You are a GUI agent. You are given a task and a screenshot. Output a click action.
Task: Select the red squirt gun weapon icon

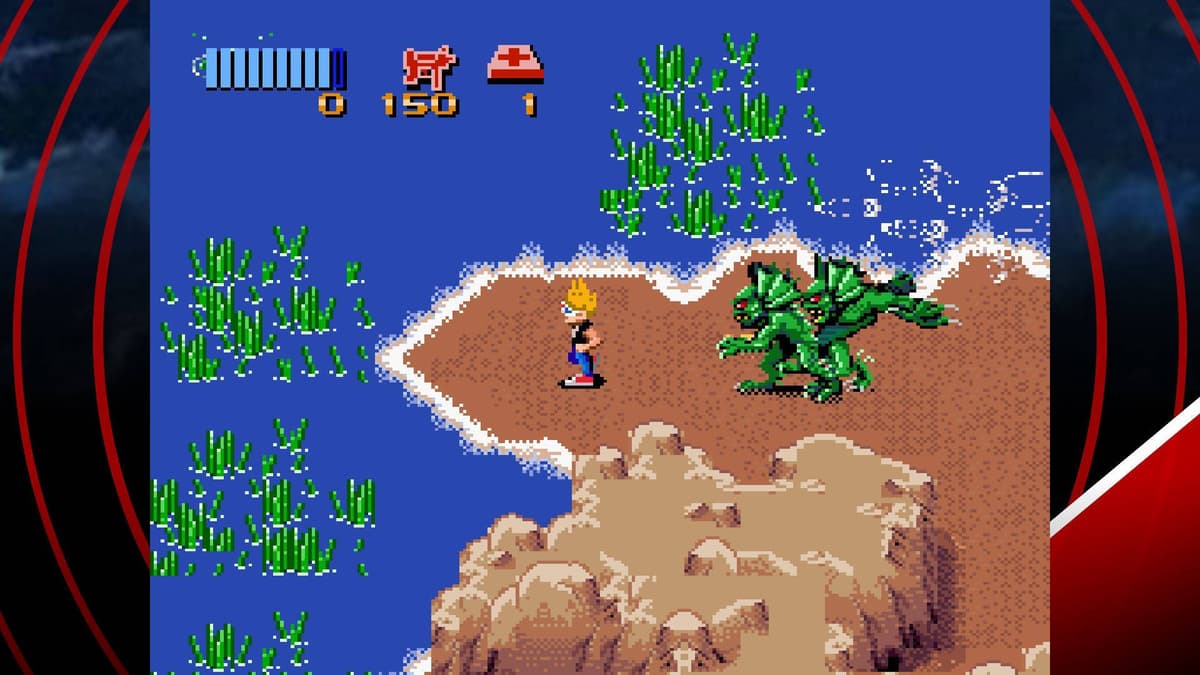429,66
